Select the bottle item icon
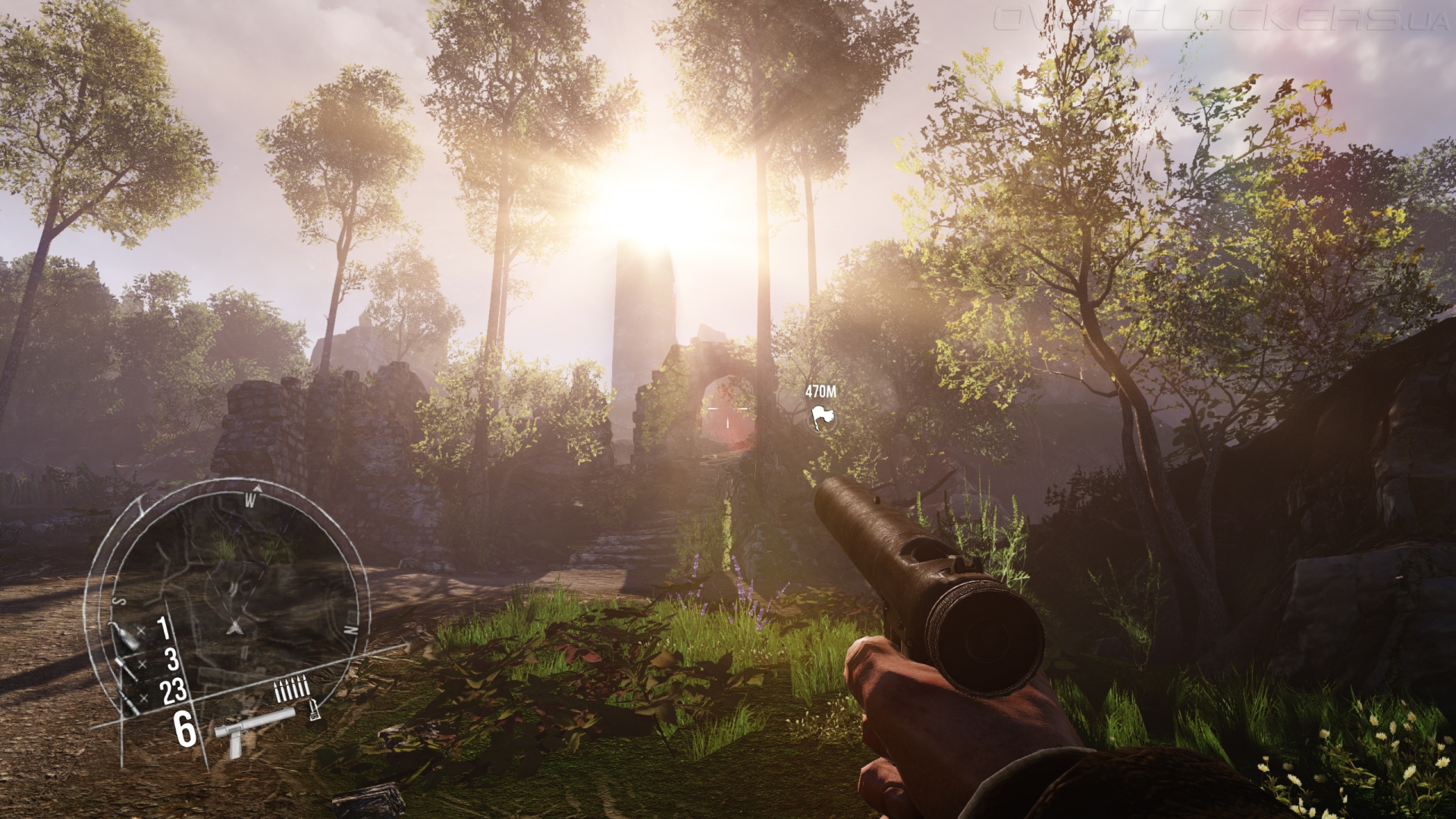The width and height of the screenshot is (1456, 819). point(125,635)
